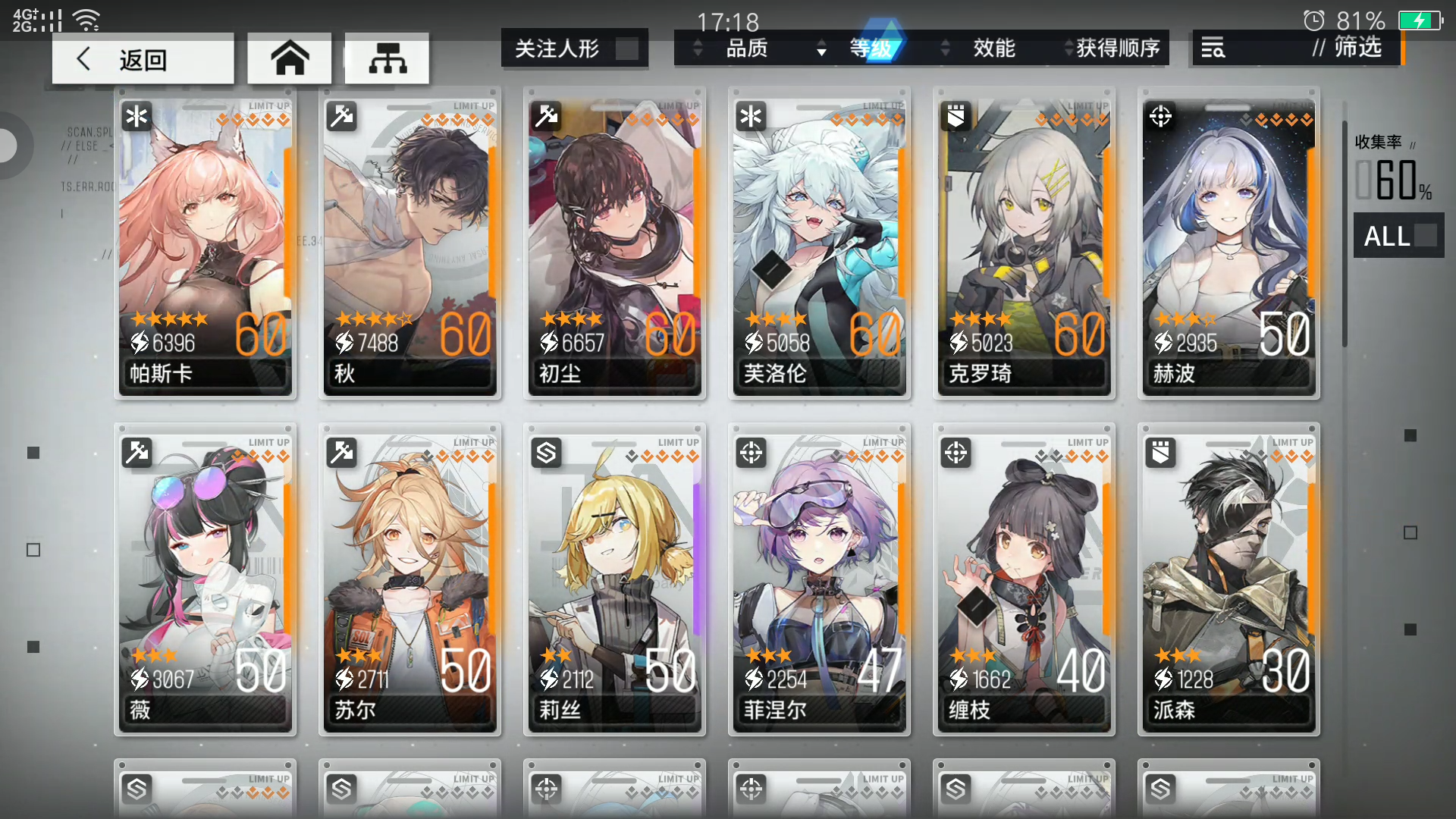Click the Home icon in the top bar
This screenshot has width=1456, height=819.
(x=289, y=57)
